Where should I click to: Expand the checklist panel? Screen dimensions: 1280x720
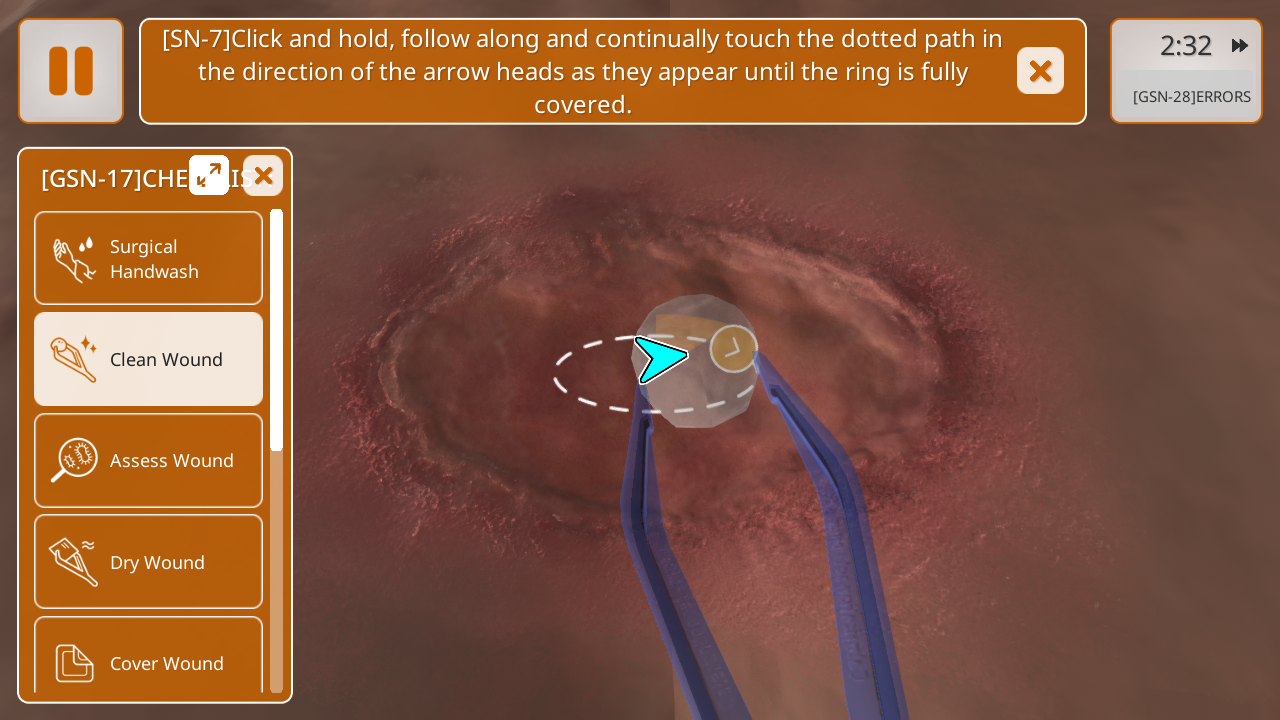tap(209, 175)
